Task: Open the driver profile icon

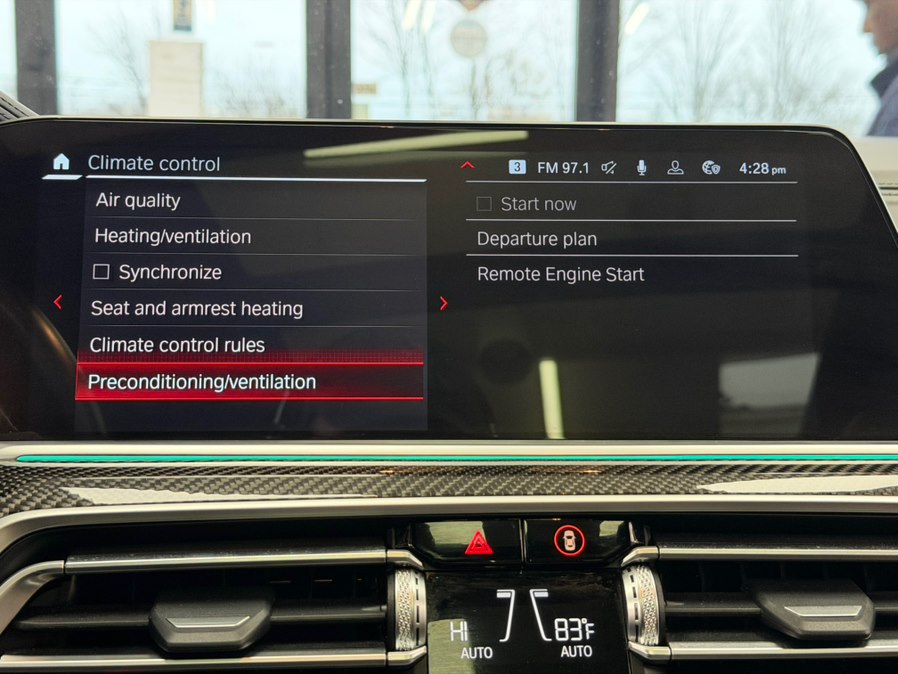Action: [x=675, y=168]
